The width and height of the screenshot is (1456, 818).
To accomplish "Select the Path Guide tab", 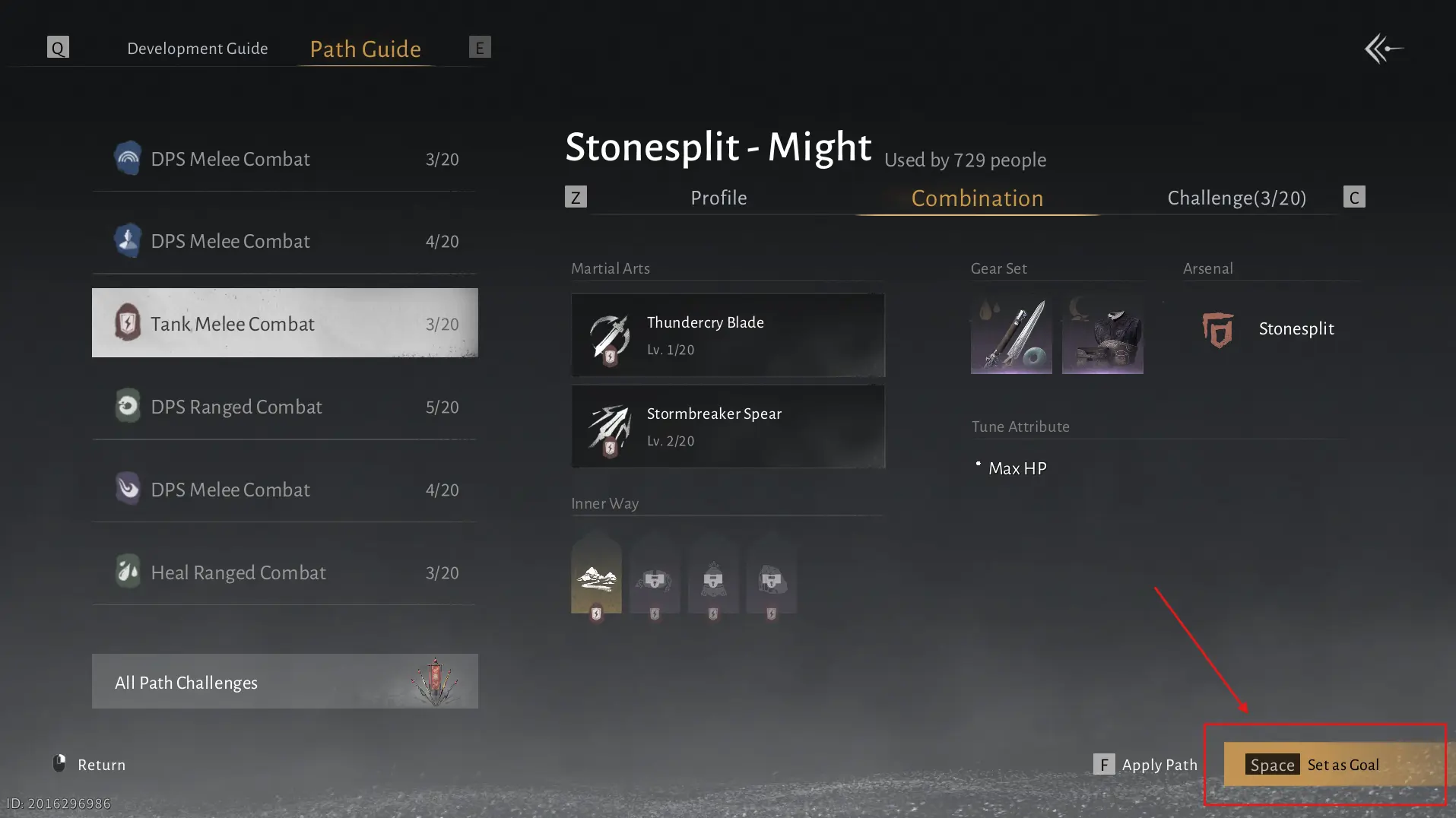I will [365, 49].
